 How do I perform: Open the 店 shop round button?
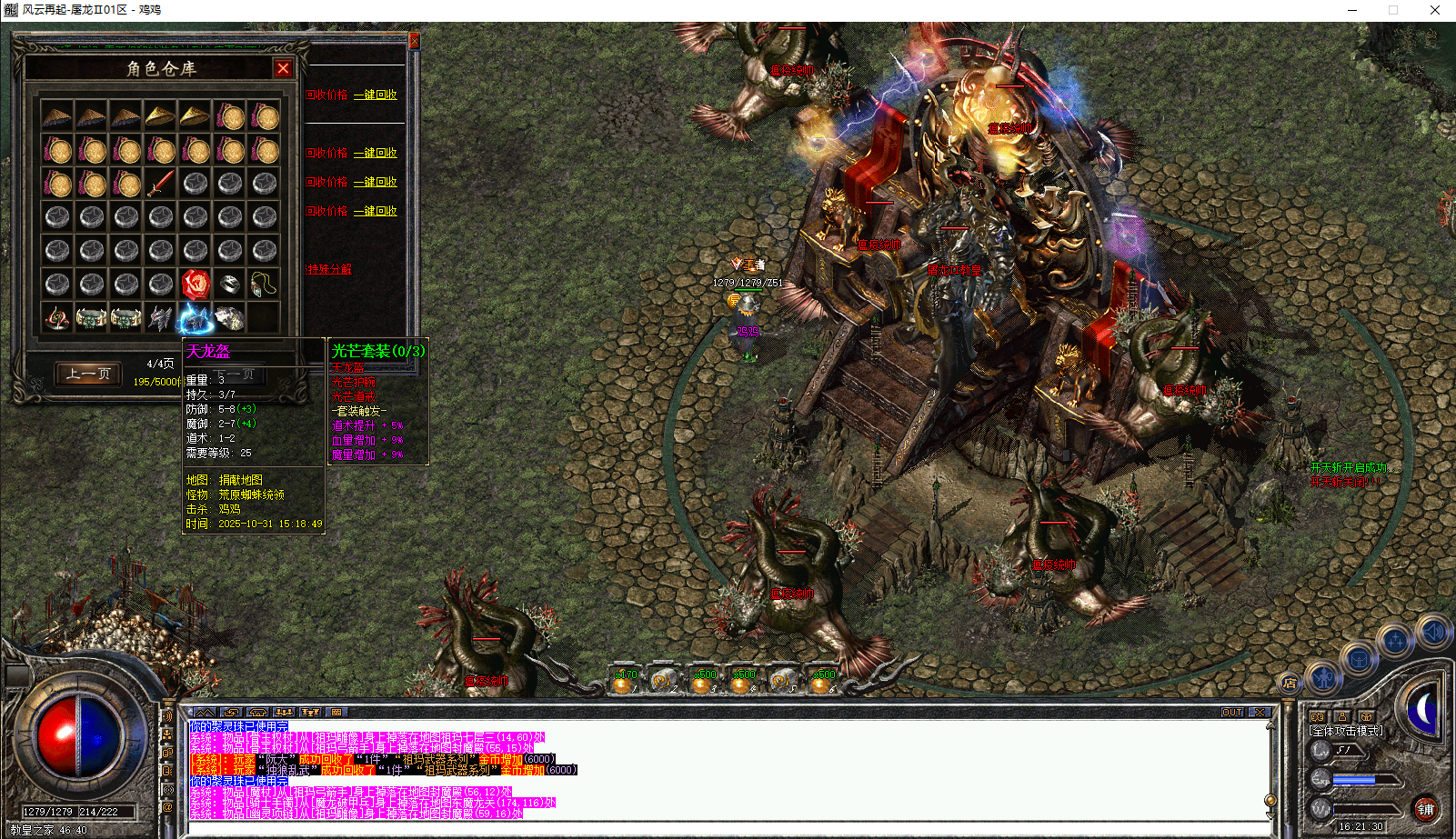[x=1290, y=683]
